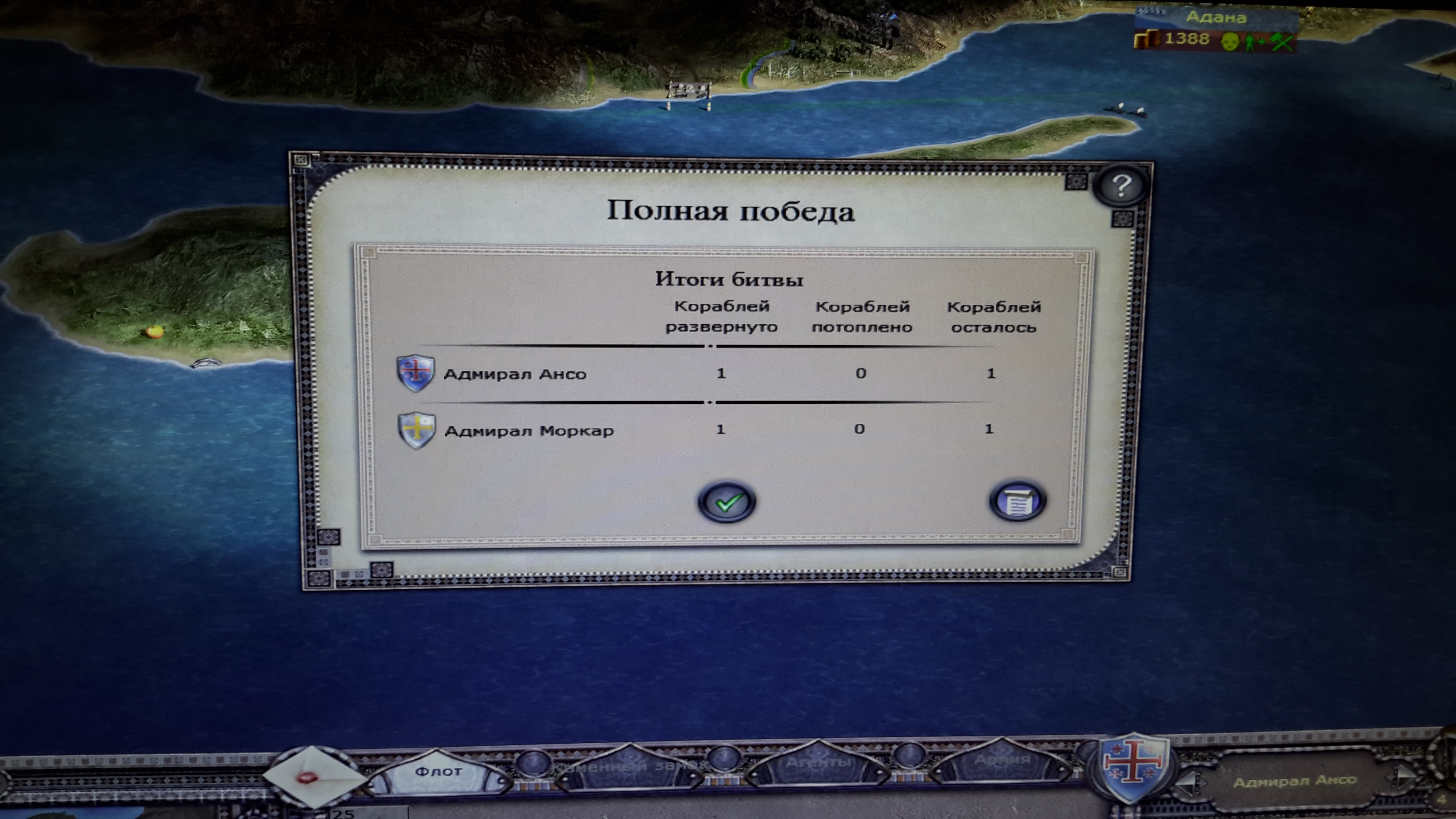The height and width of the screenshot is (819, 1456).
Task: Switch to the Армия tab
Action: point(1001,760)
